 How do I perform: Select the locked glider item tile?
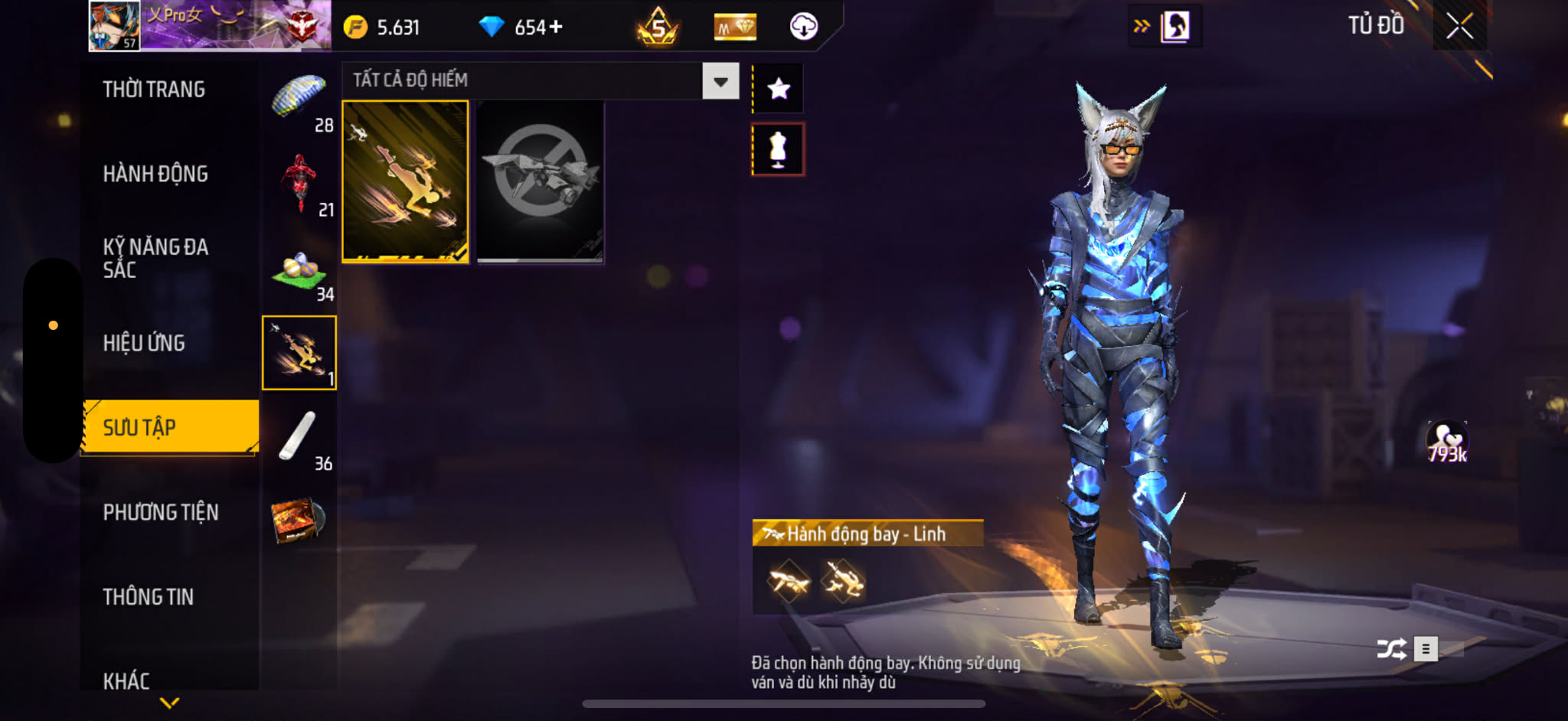(540, 181)
